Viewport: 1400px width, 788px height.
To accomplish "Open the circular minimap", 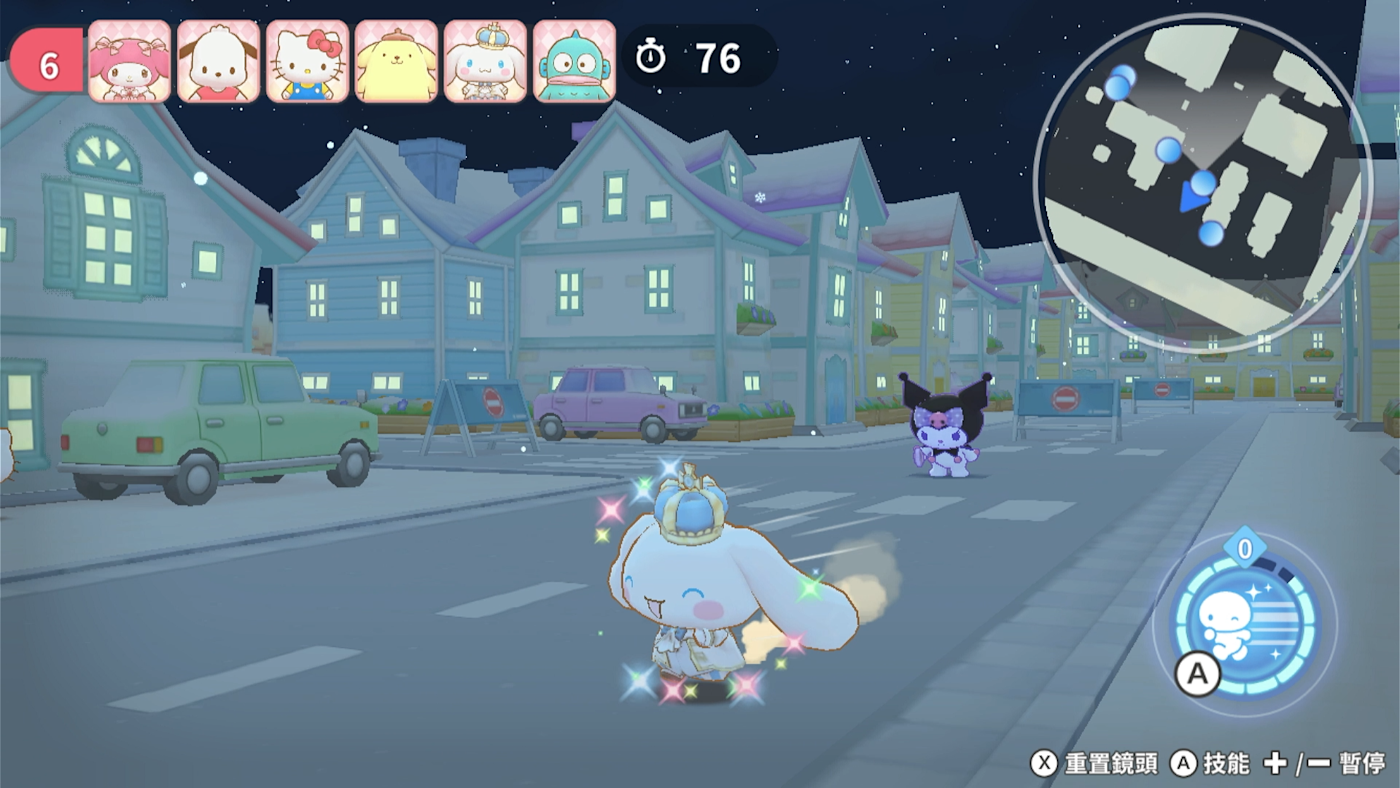I will click(x=1202, y=184).
